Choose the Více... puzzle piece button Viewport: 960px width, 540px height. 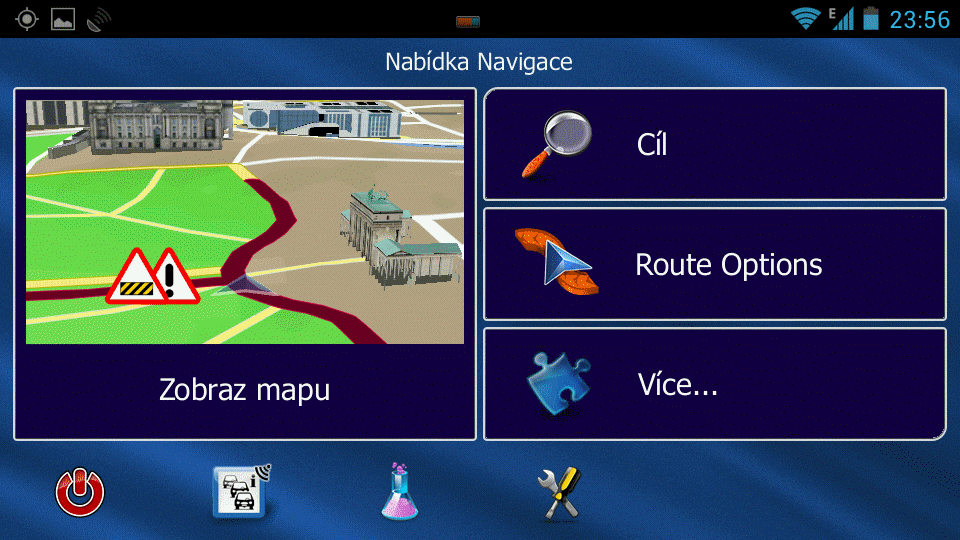pyautogui.click(x=714, y=384)
